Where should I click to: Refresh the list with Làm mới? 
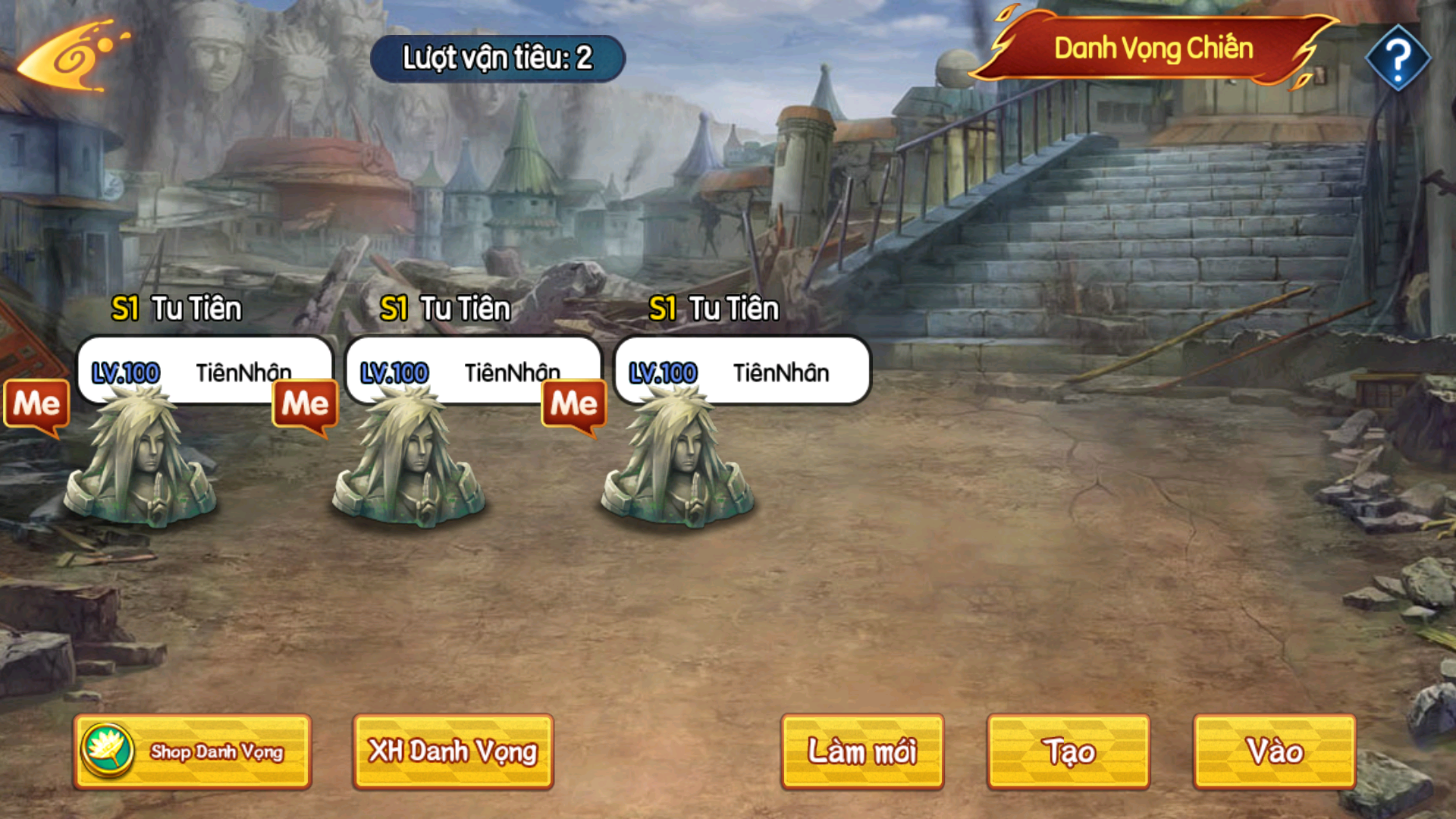pyautogui.click(x=862, y=752)
